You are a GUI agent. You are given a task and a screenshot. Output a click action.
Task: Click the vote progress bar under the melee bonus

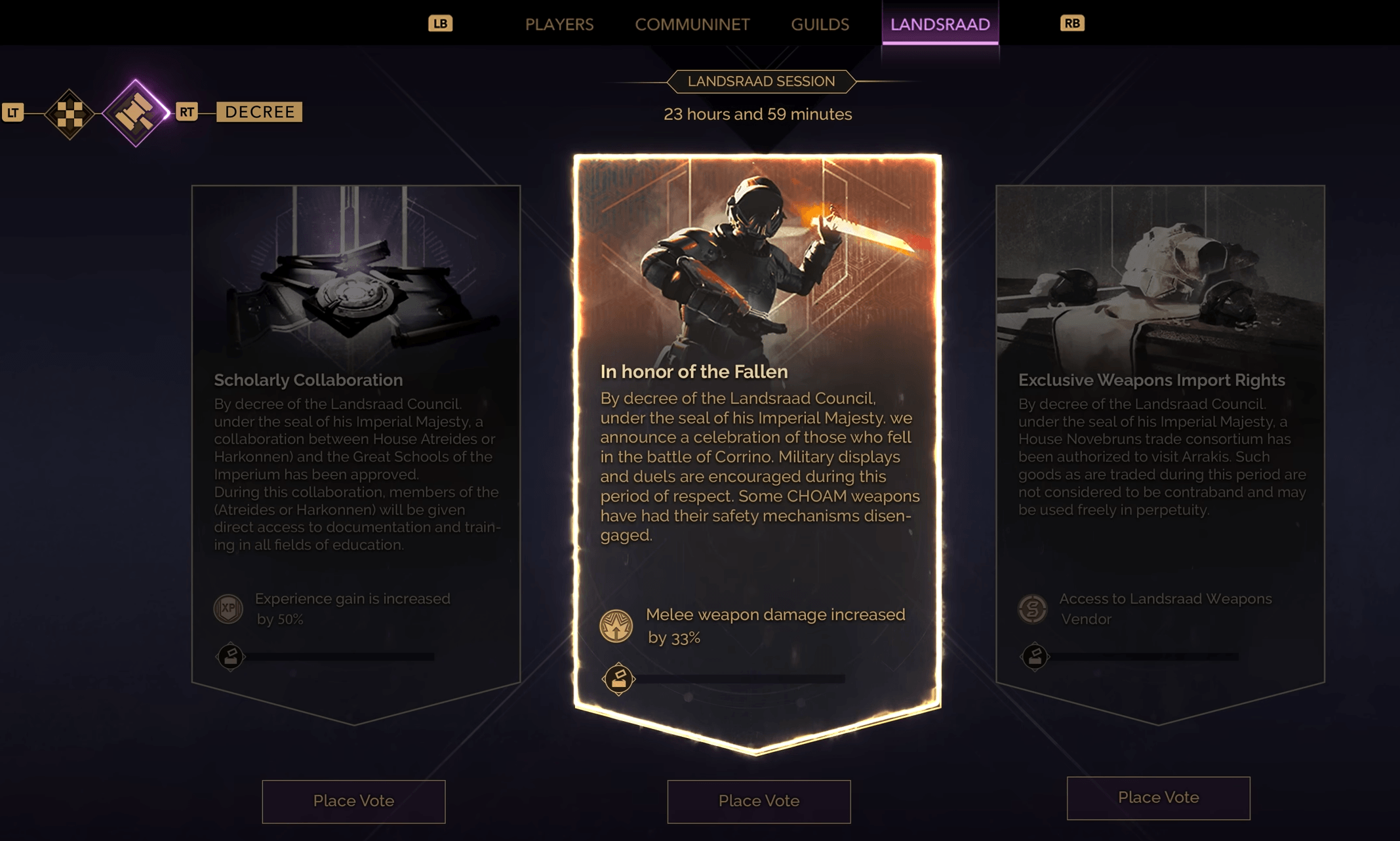pyautogui.click(x=741, y=678)
